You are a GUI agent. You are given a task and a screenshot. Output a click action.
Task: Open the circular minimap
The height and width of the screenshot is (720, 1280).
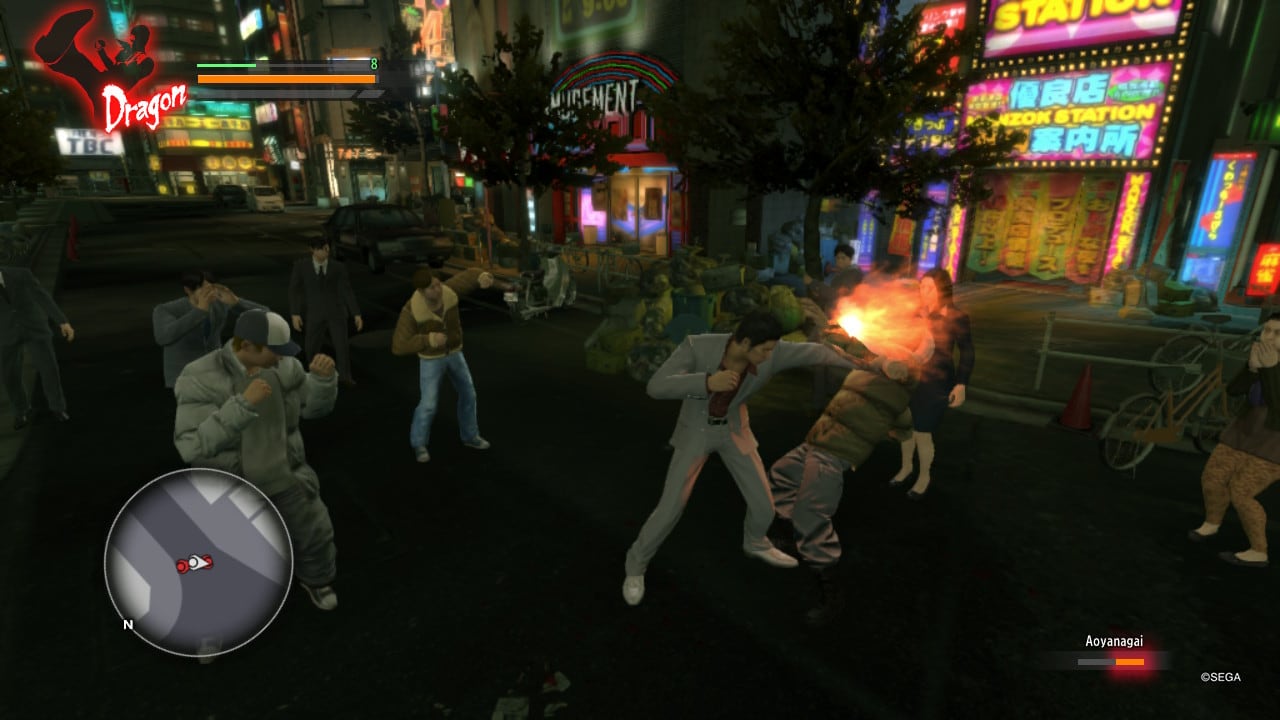coord(197,562)
